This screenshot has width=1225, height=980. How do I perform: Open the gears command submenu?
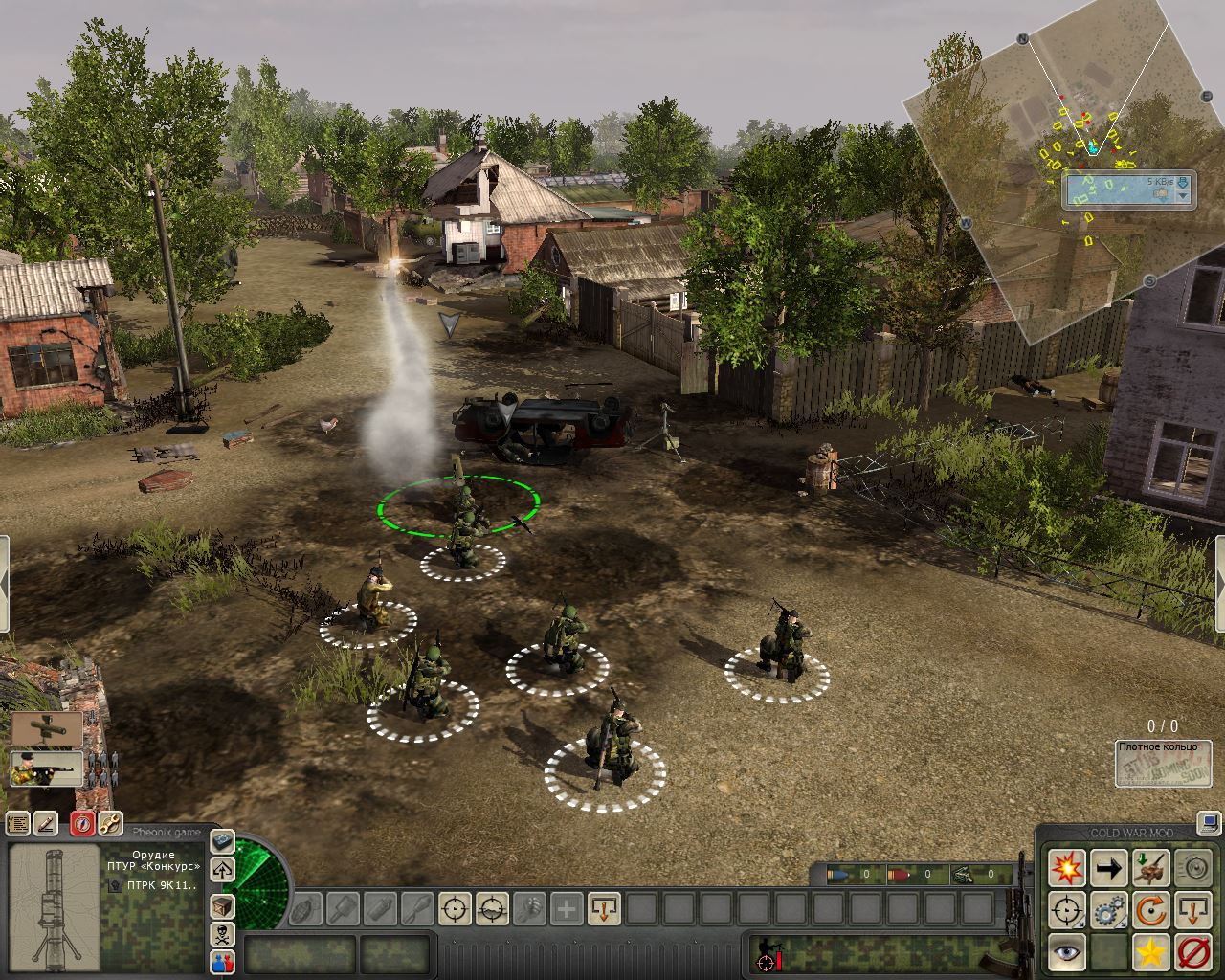[1108, 910]
